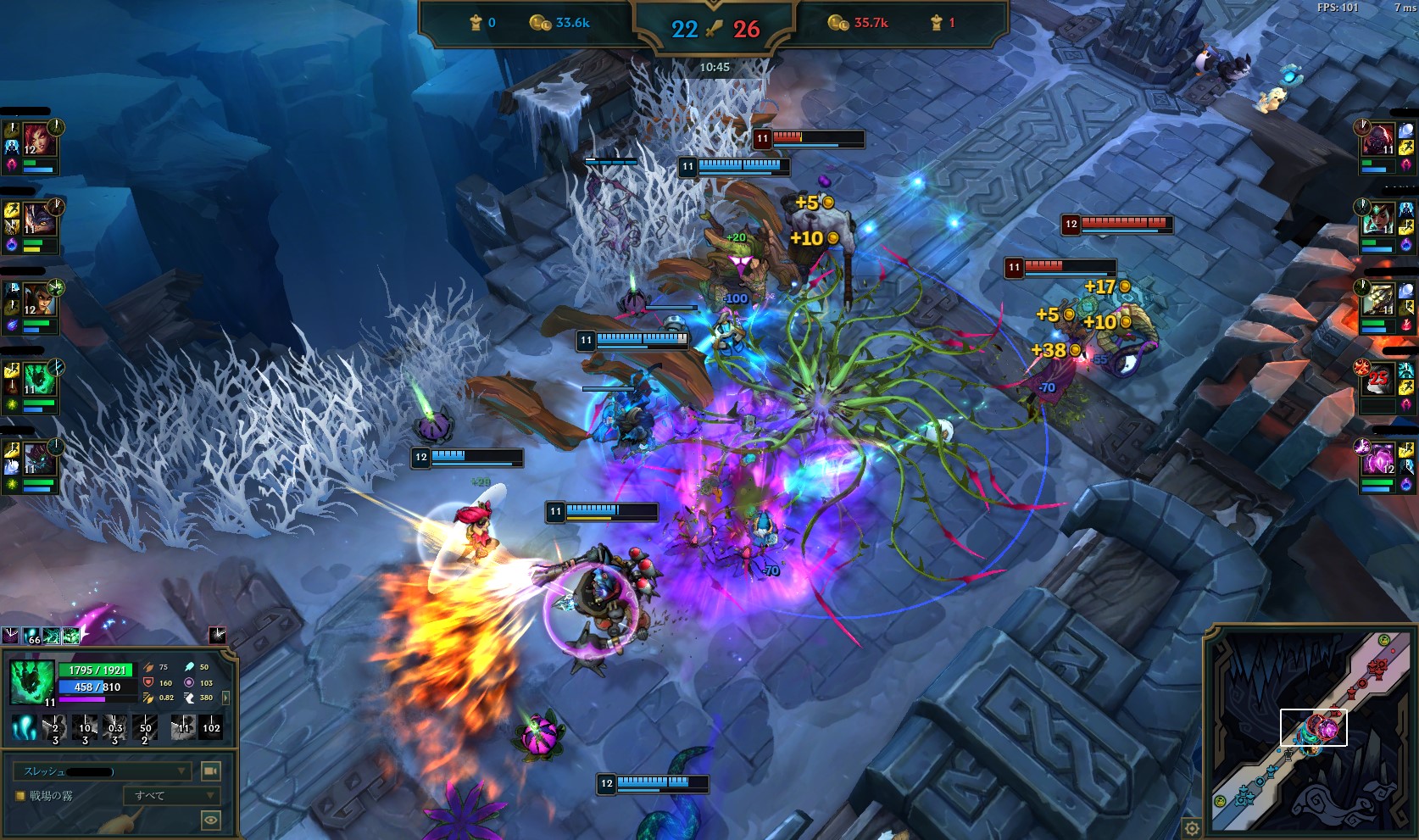Select the red-haired champion portrait on left
The image size is (1419, 840).
point(39,139)
